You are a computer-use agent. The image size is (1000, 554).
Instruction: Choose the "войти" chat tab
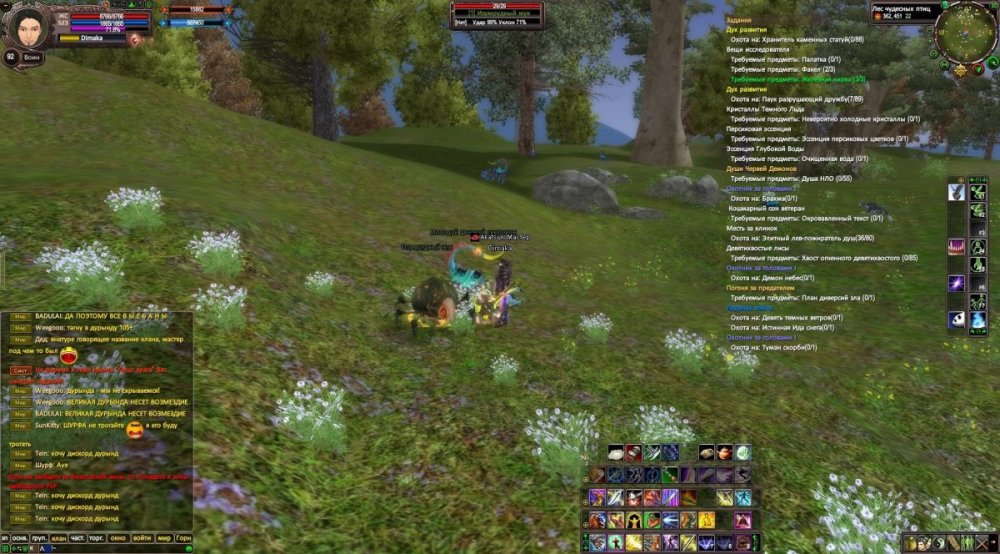coord(142,538)
